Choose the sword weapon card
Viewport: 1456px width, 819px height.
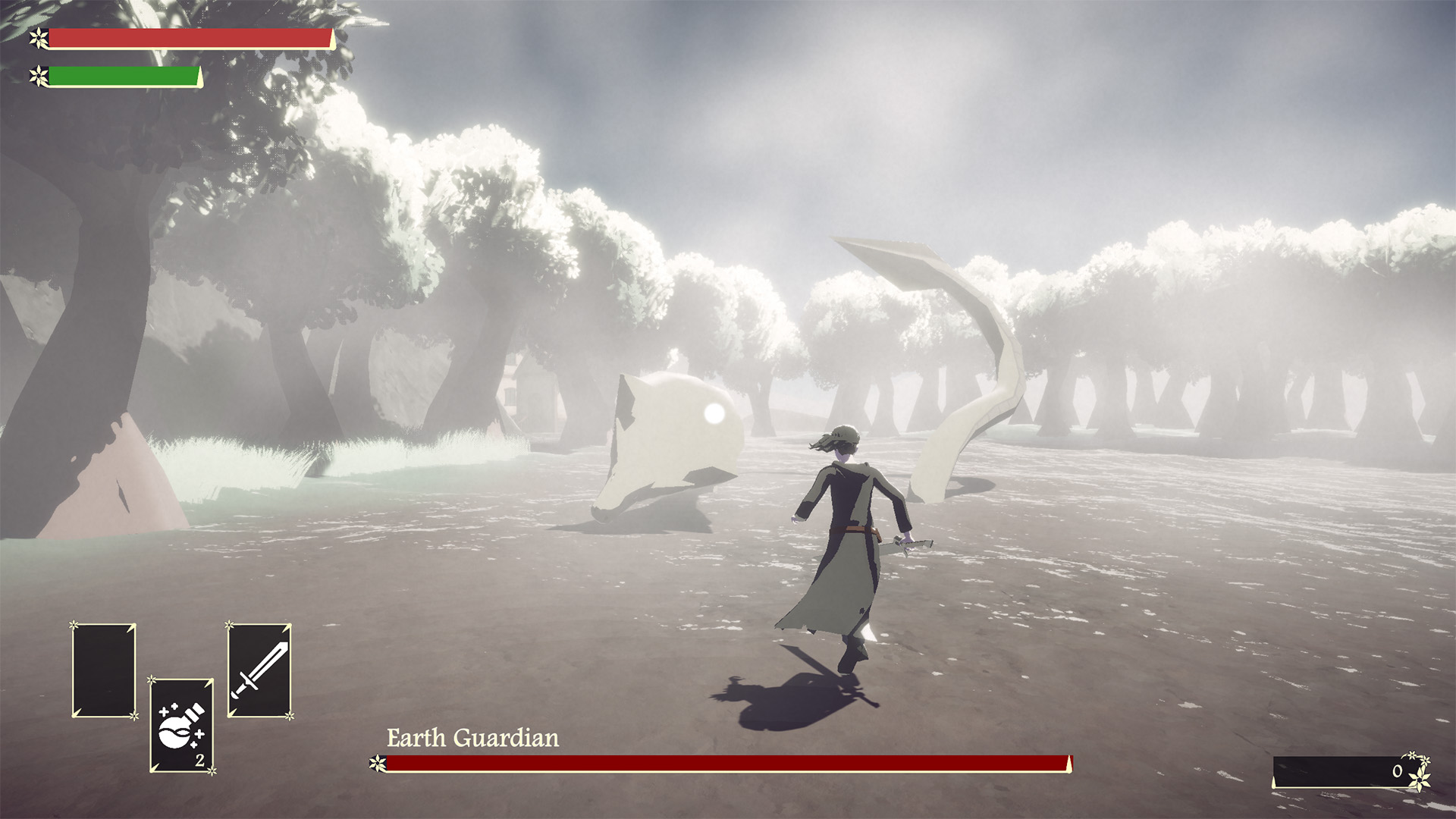[259, 670]
